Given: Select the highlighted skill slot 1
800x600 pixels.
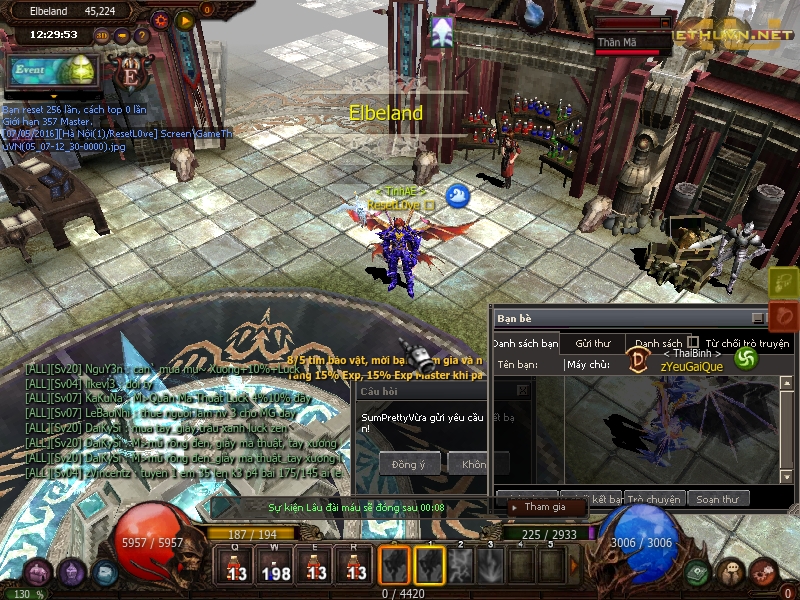Looking at the screenshot, I should tap(430, 565).
